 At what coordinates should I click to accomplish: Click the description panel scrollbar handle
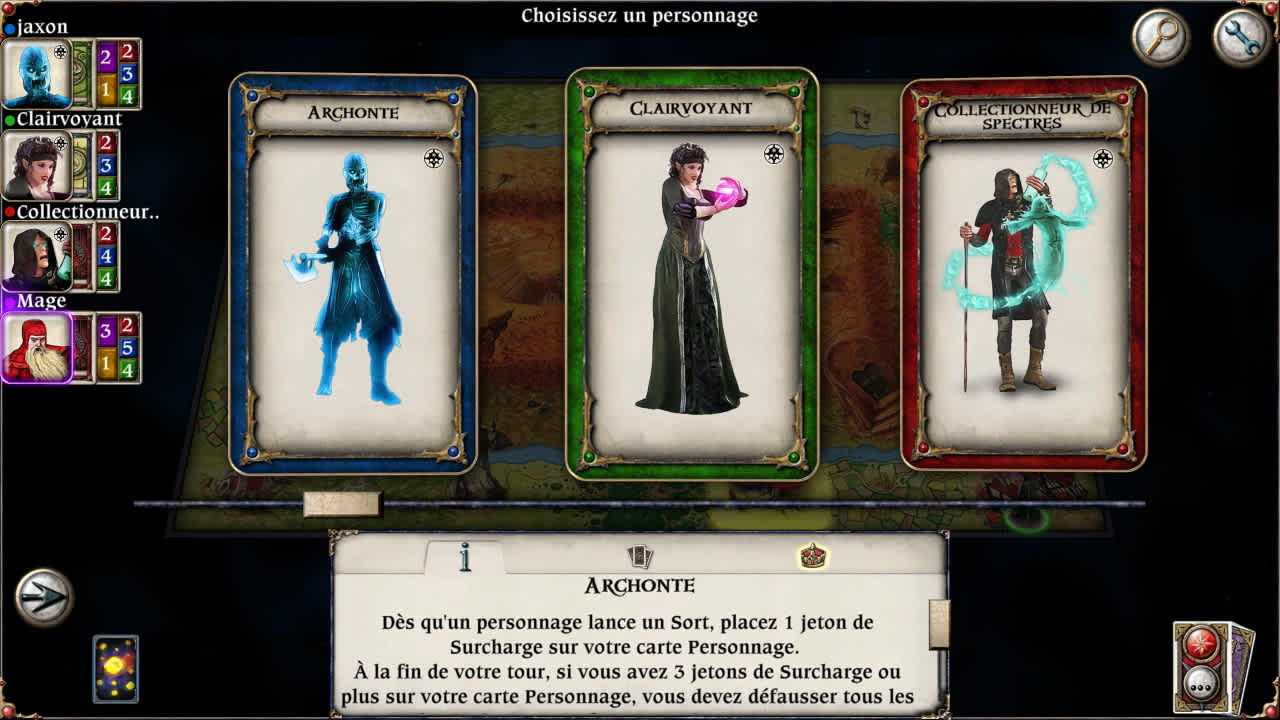(939, 624)
